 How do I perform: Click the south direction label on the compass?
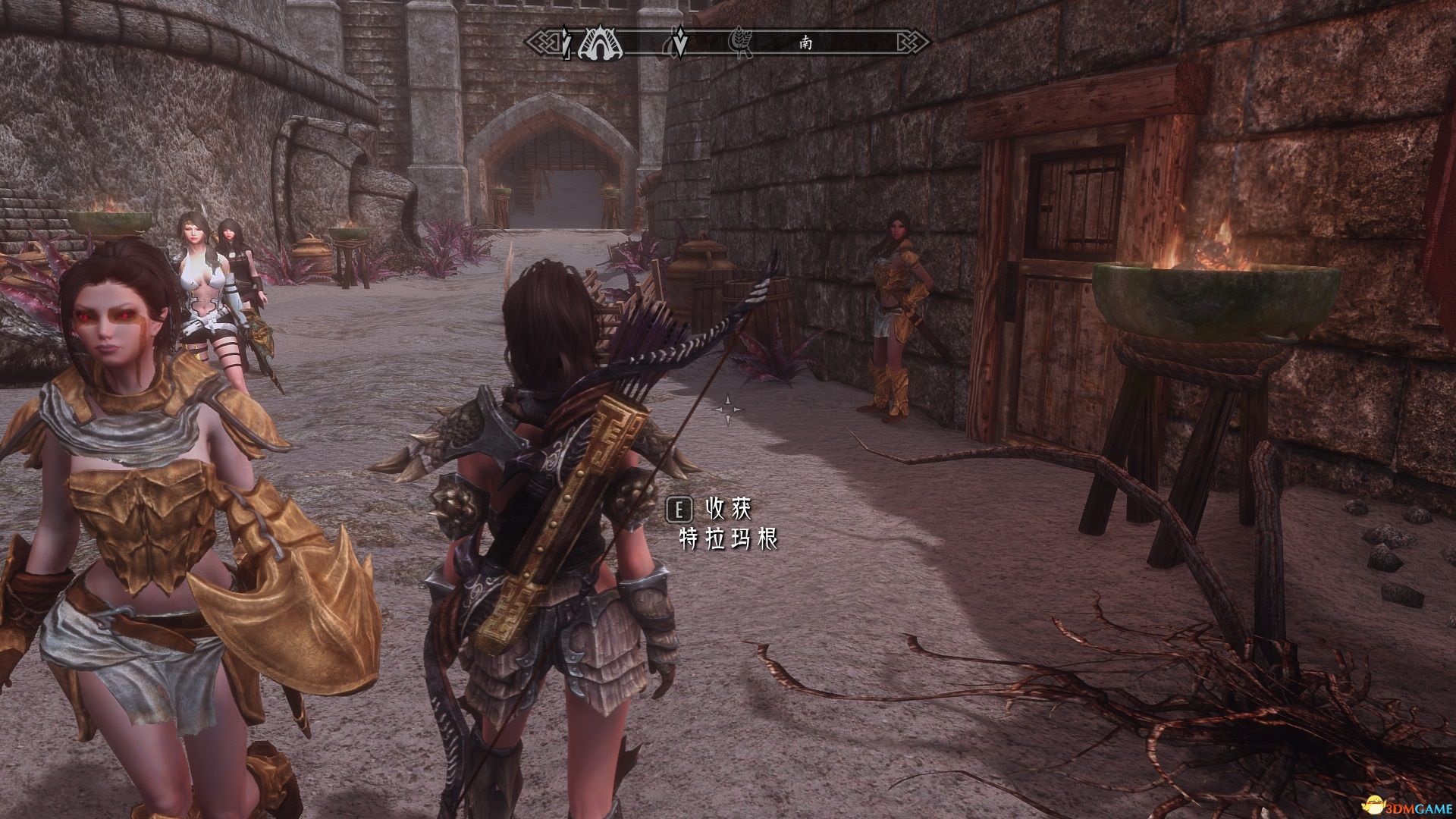click(x=805, y=43)
